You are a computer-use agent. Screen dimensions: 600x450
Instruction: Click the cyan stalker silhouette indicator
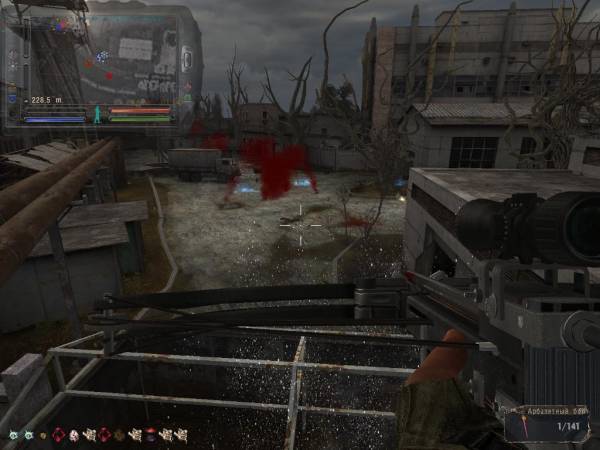97,115
